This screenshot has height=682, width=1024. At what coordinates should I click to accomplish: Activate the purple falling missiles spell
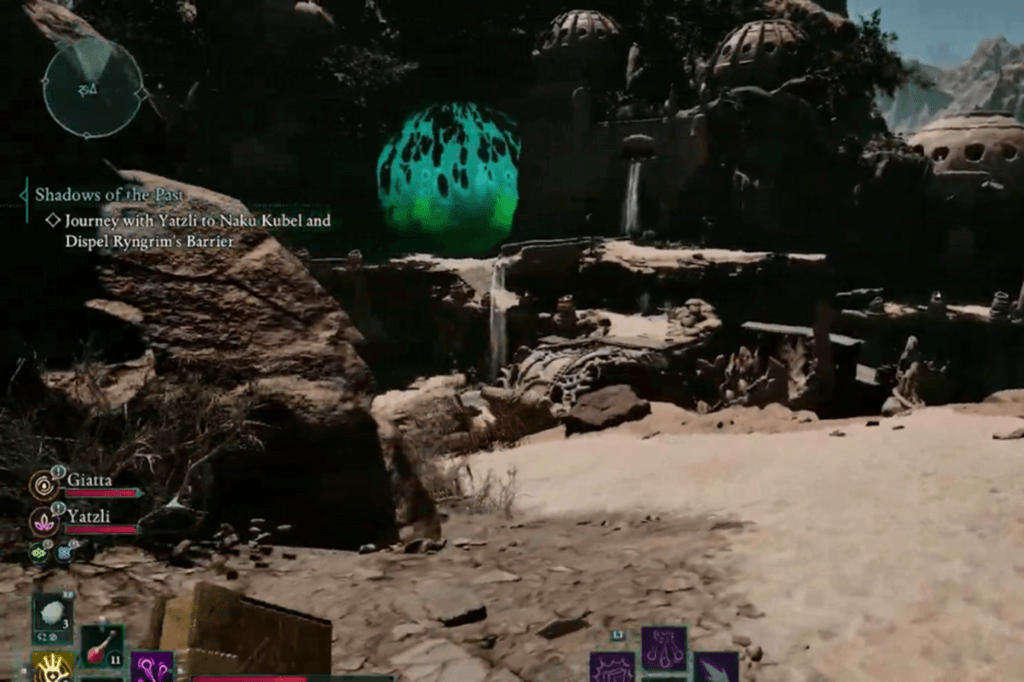click(663, 648)
